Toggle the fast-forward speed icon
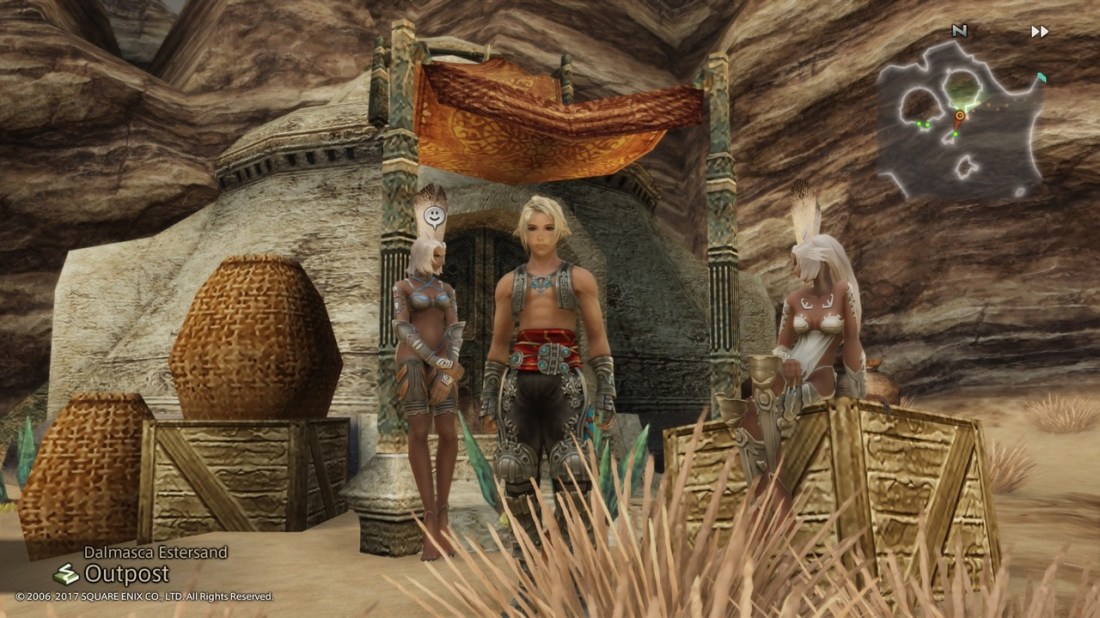Image resolution: width=1100 pixels, height=618 pixels. point(1040,32)
